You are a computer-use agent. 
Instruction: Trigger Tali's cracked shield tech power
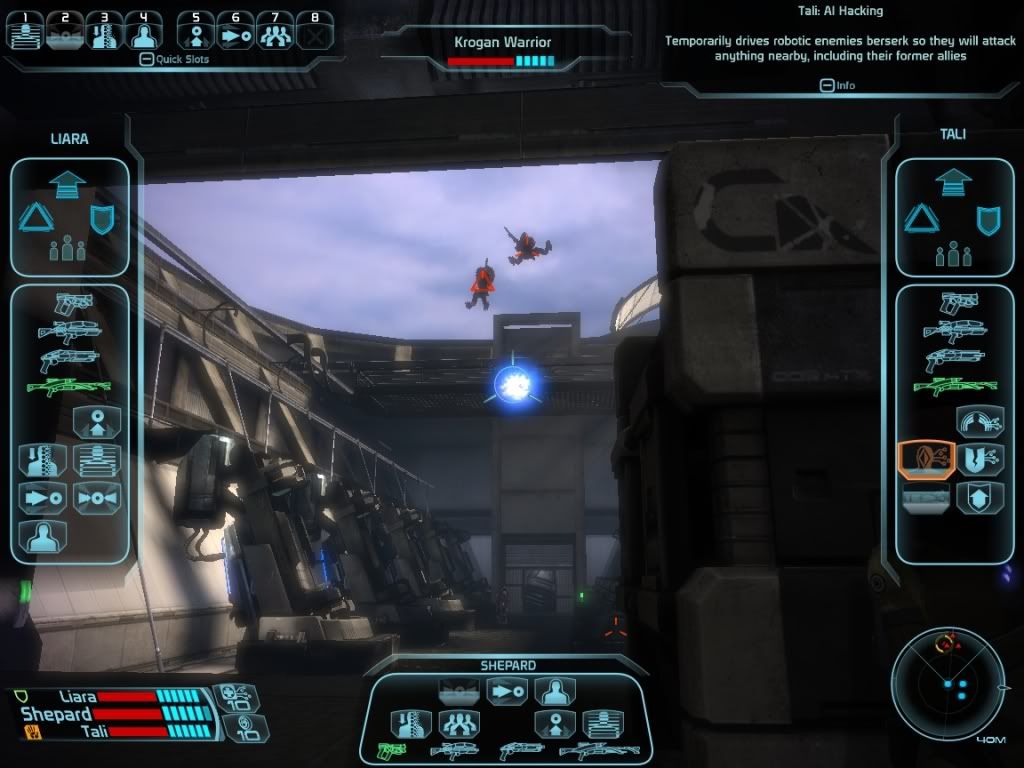click(979, 459)
